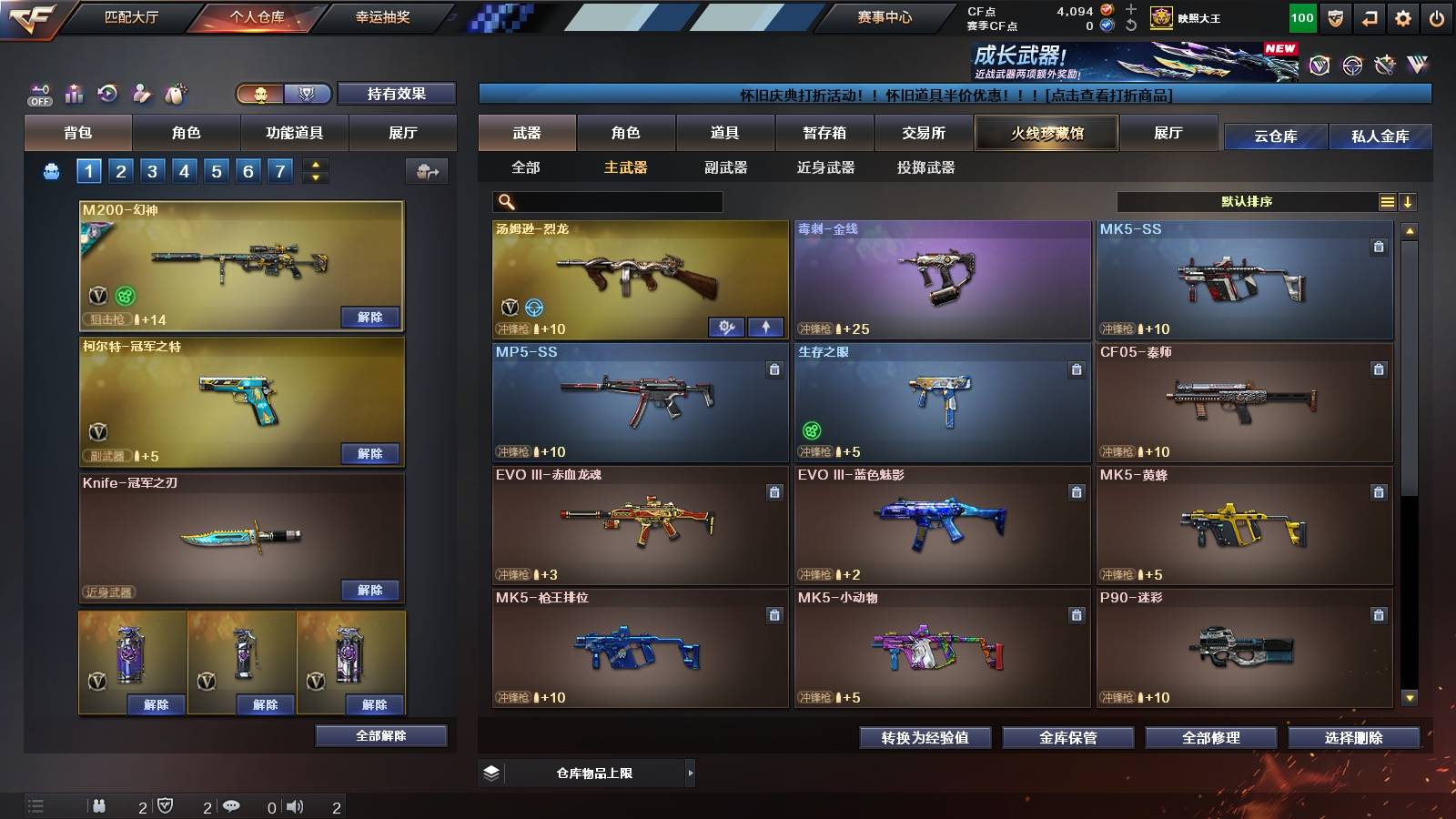
Task: Toggle the OFF key switch top-left
Action: point(38,91)
